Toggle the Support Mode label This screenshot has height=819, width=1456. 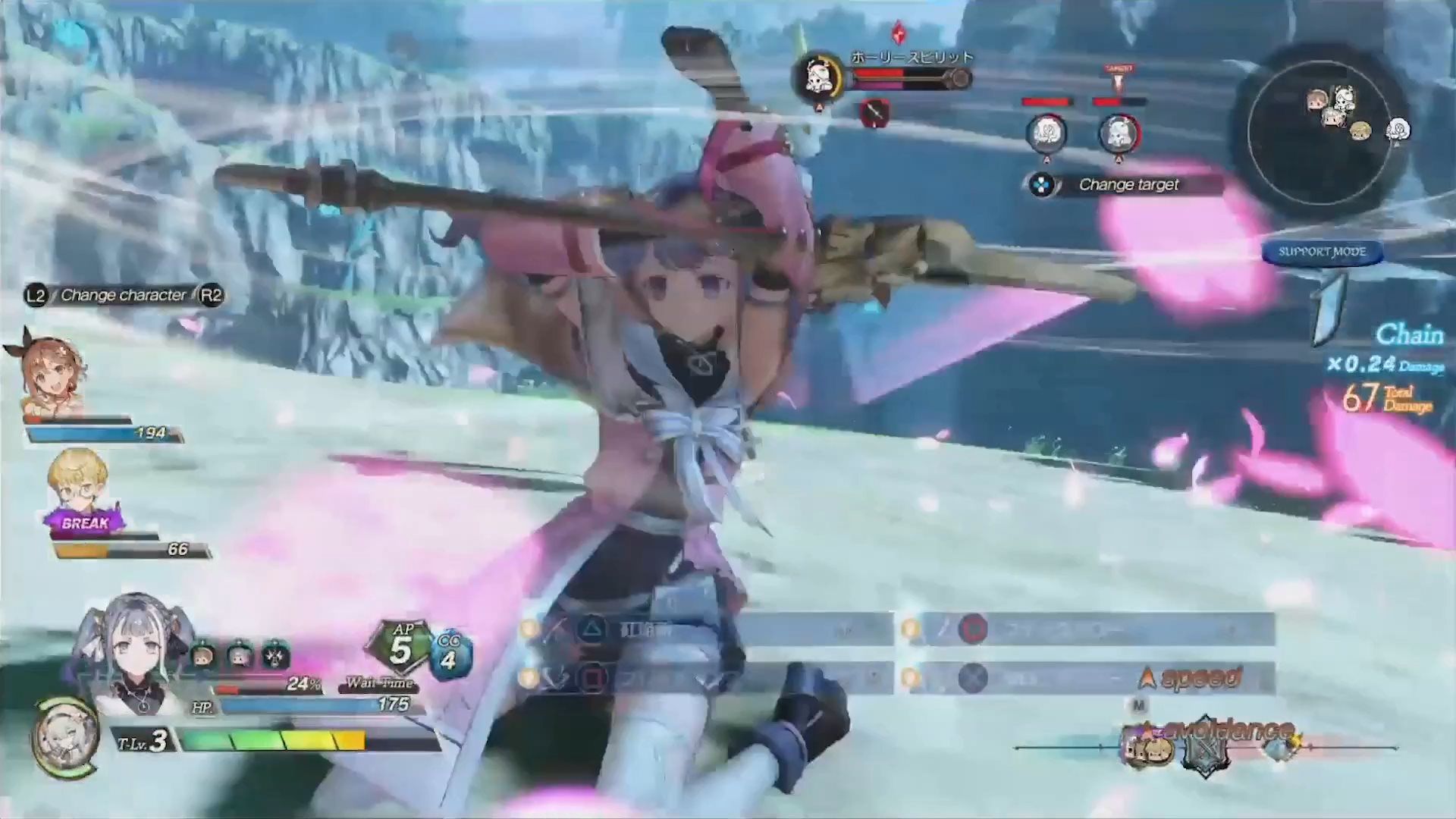pos(1322,252)
